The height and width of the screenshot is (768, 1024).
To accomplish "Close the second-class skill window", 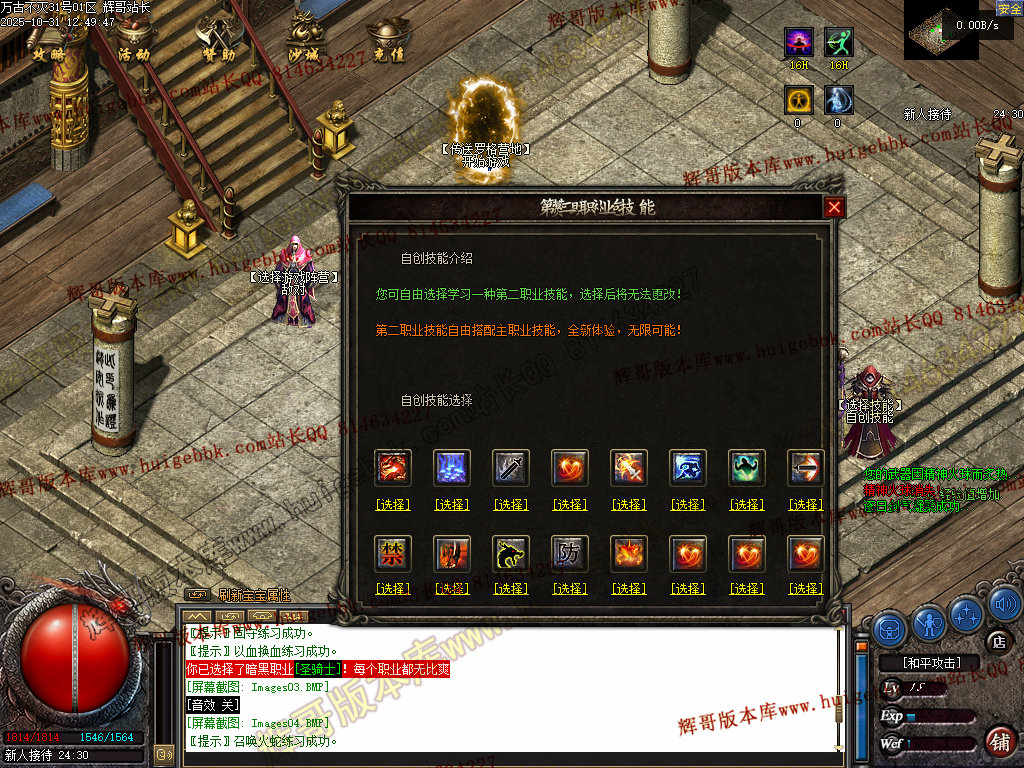I will click(834, 207).
